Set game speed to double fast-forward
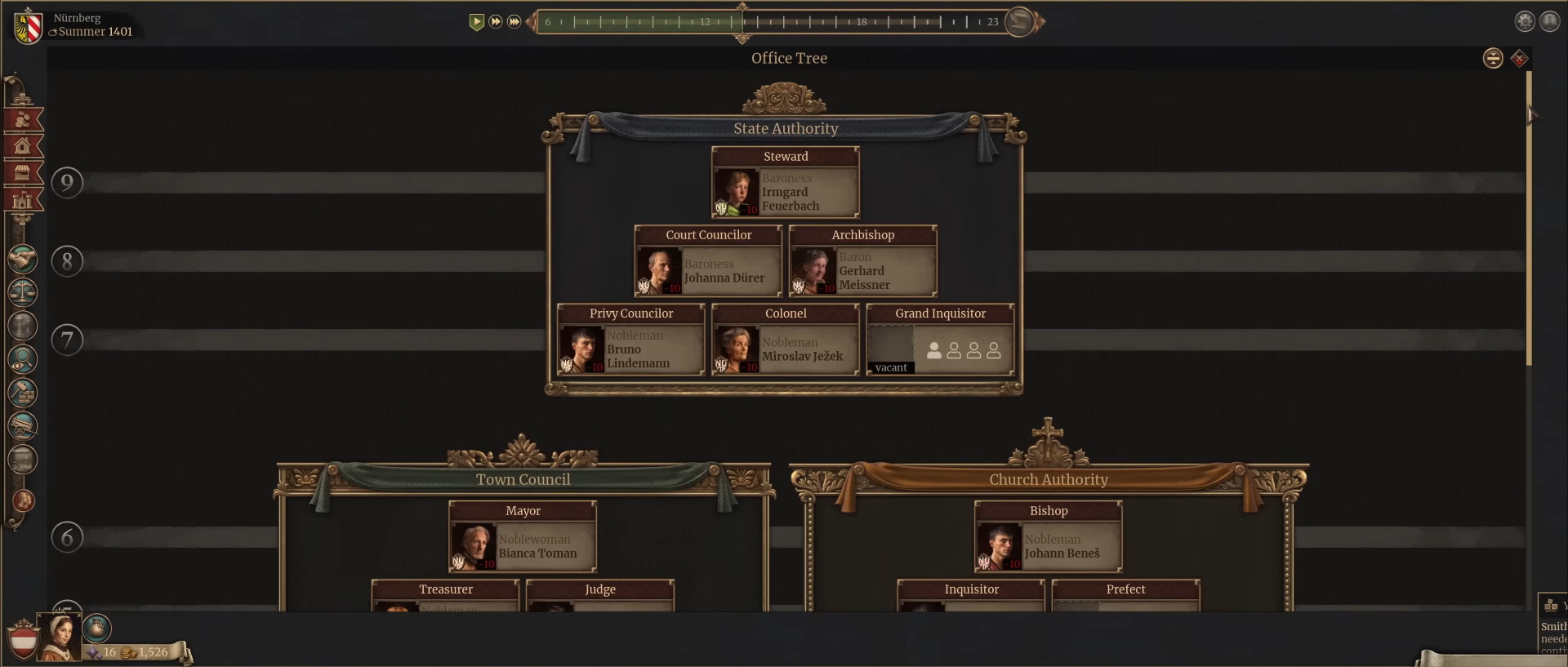The image size is (1568, 667). click(496, 22)
